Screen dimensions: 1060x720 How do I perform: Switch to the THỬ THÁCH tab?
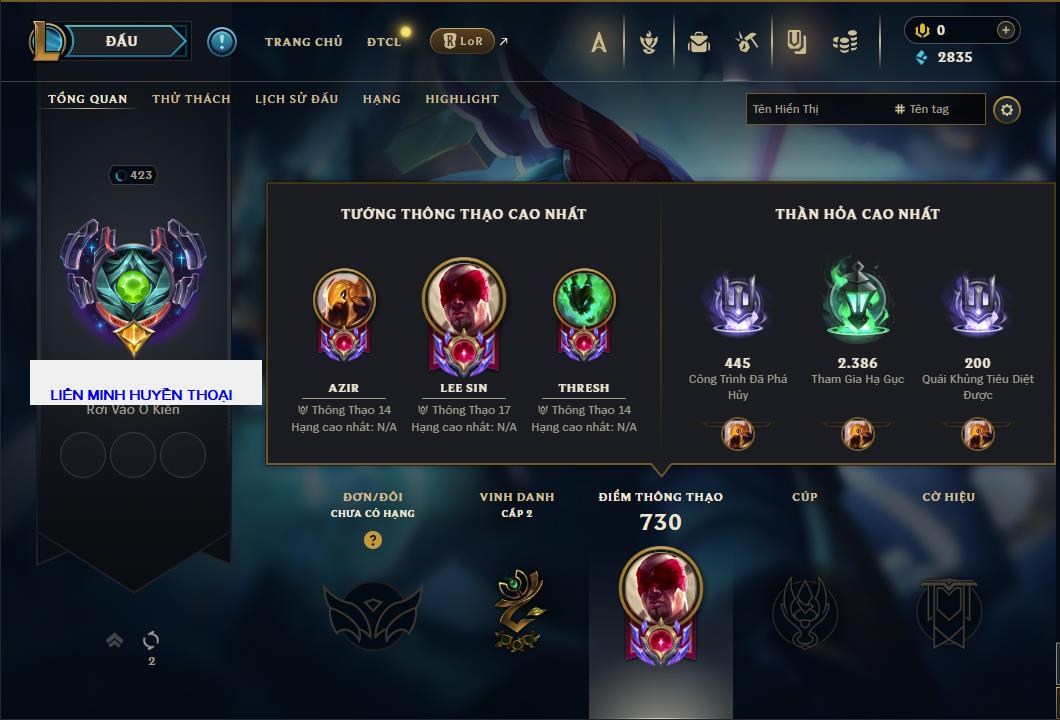point(191,99)
